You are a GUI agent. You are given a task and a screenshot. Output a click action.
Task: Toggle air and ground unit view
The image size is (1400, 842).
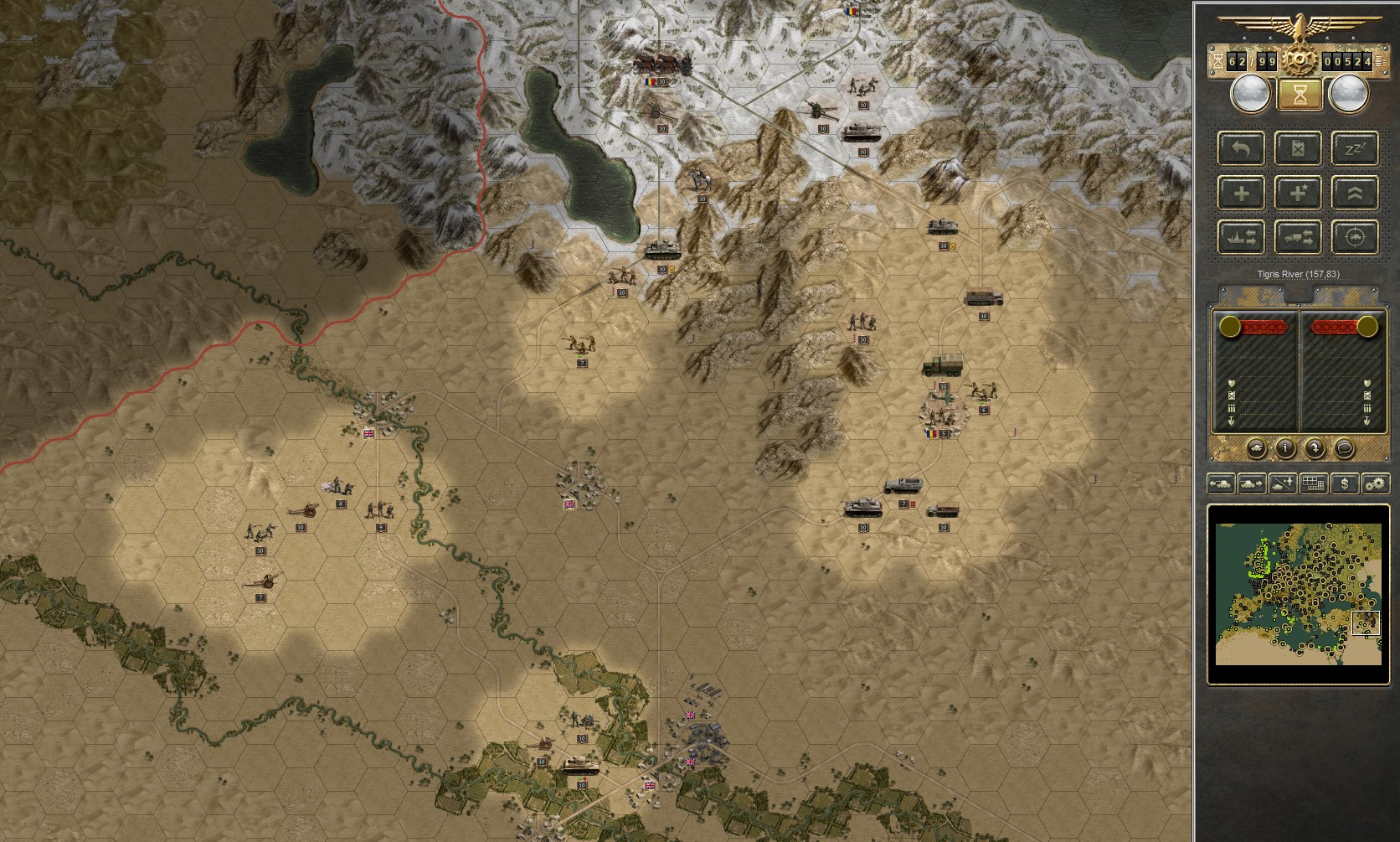point(1283,483)
